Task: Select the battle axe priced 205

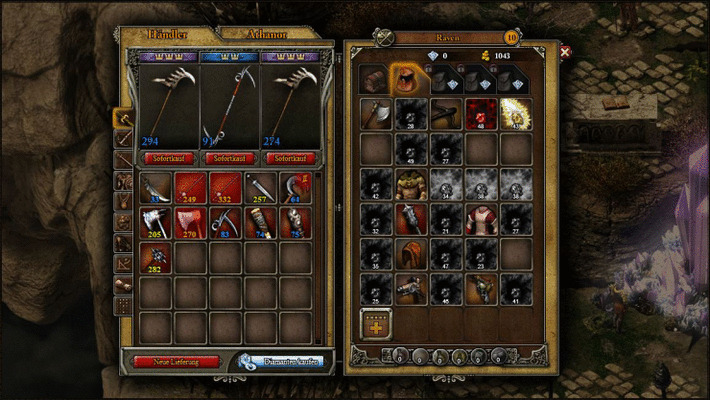Action: click(x=156, y=222)
